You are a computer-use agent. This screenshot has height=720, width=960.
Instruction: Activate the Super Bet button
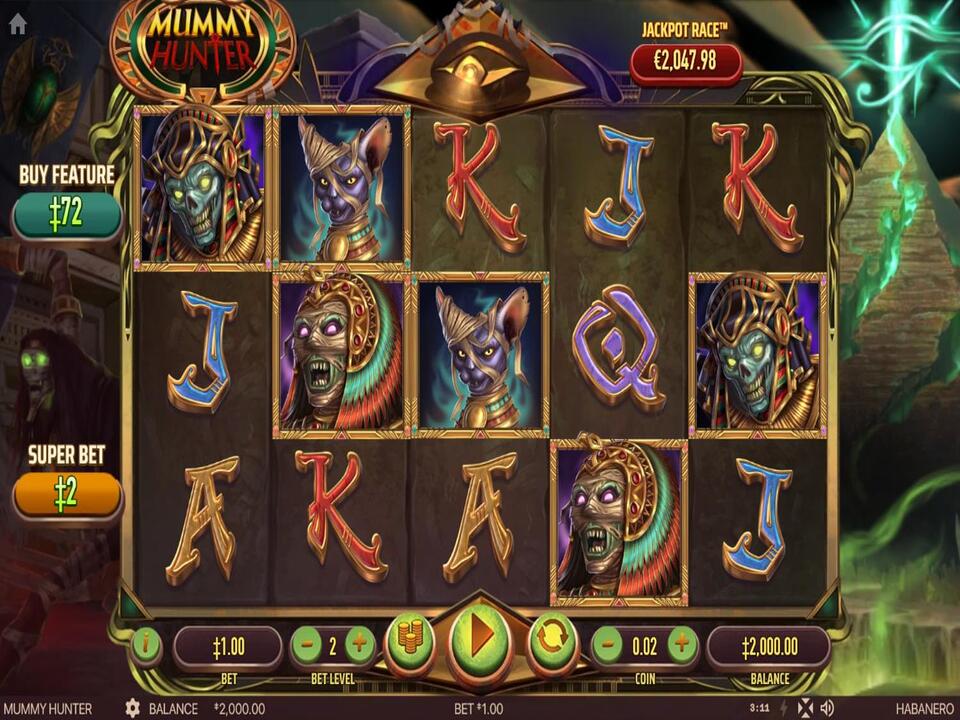(x=67, y=495)
